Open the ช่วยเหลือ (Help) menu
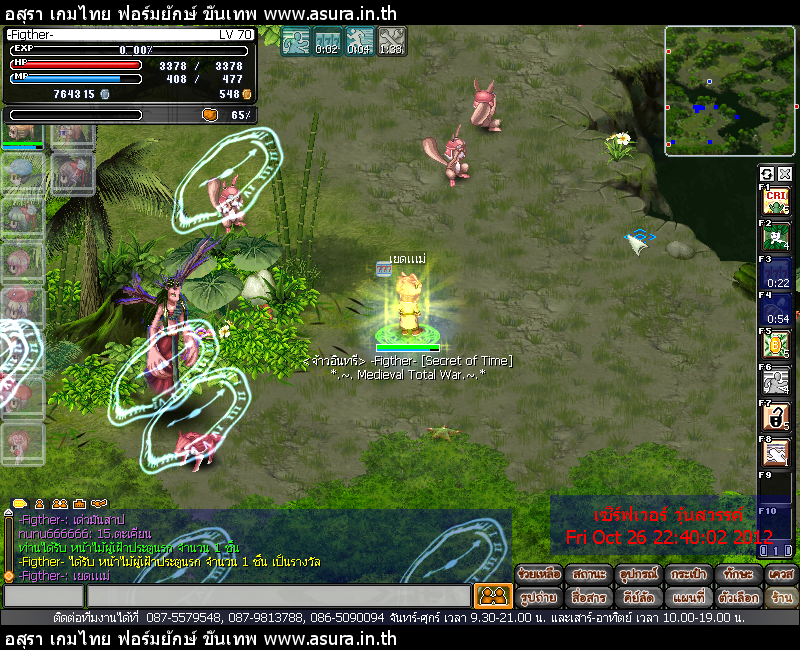Viewport: 800px width, 650px height. click(538, 575)
